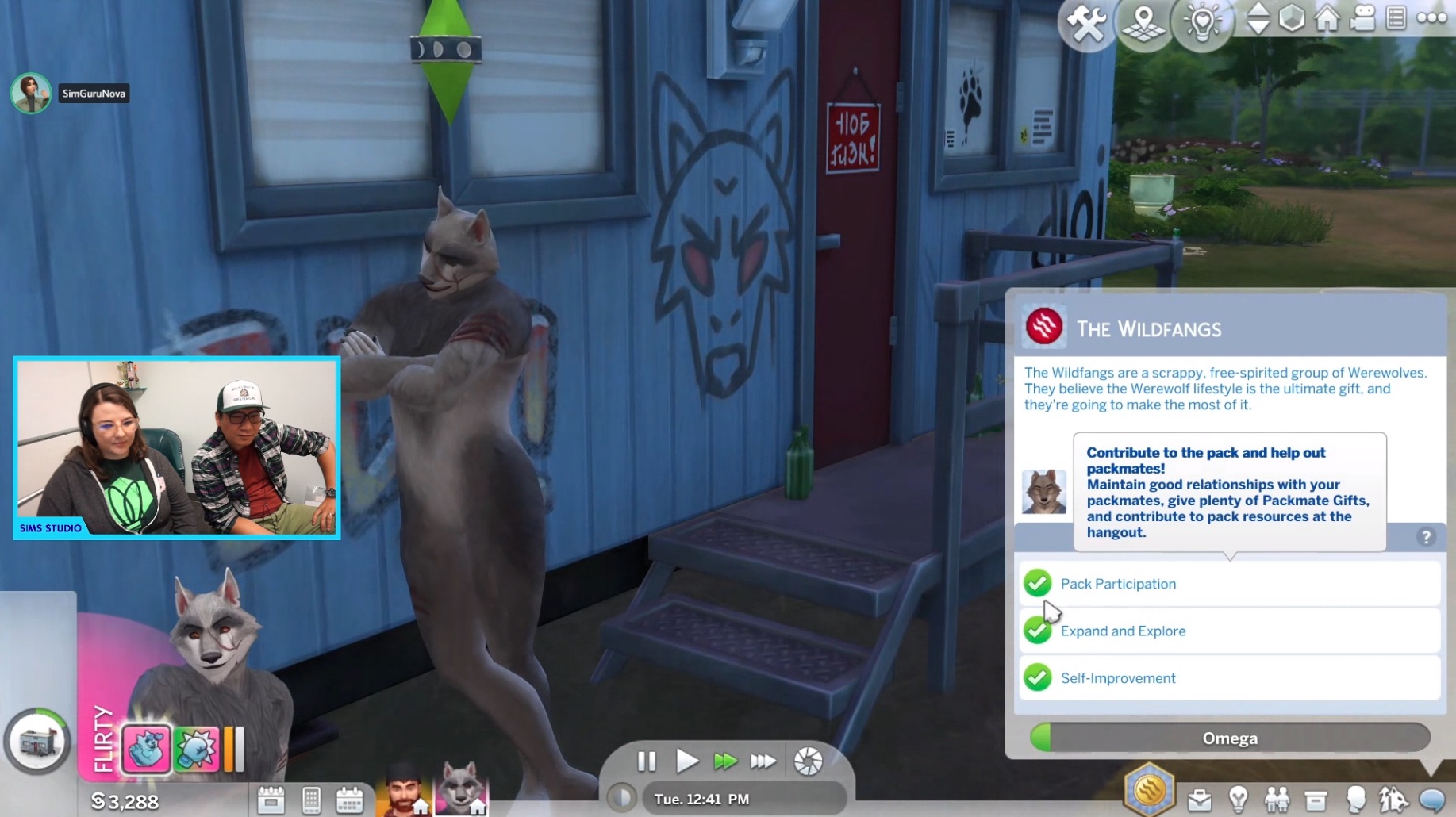Open the career briefcase panel
1456x817 pixels.
click(x=1199, y=800)
